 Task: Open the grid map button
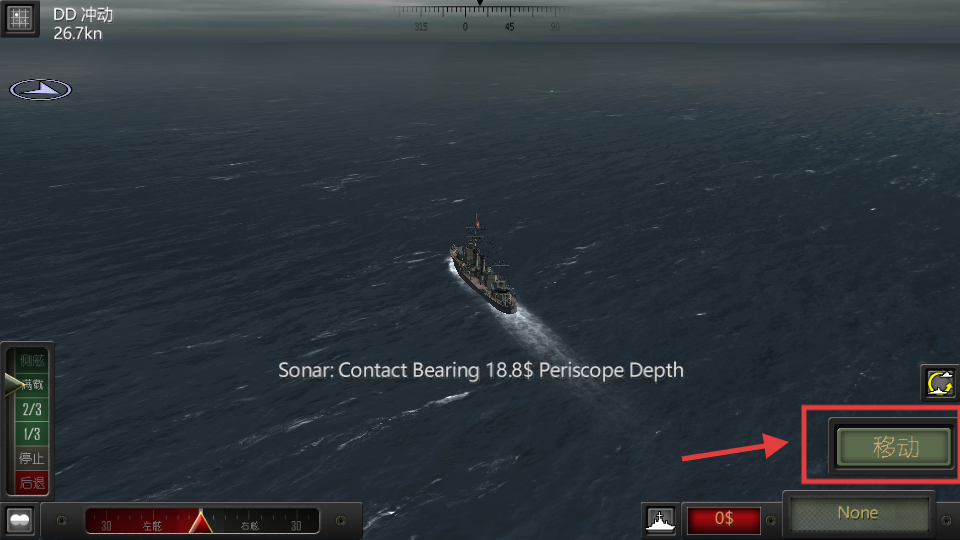pos(19,19)
